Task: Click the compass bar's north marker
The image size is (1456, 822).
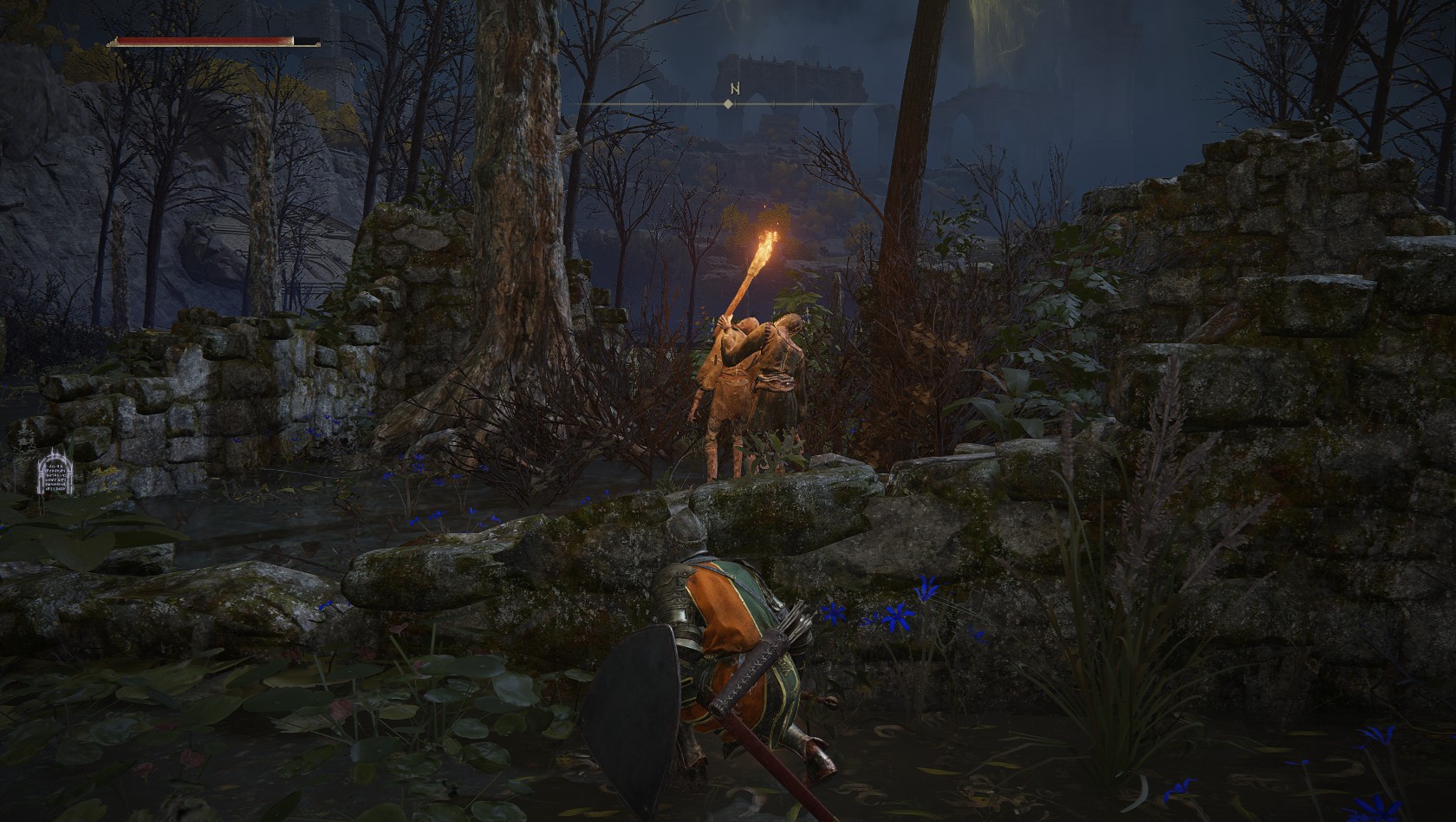Action: [x=734, y=89]
